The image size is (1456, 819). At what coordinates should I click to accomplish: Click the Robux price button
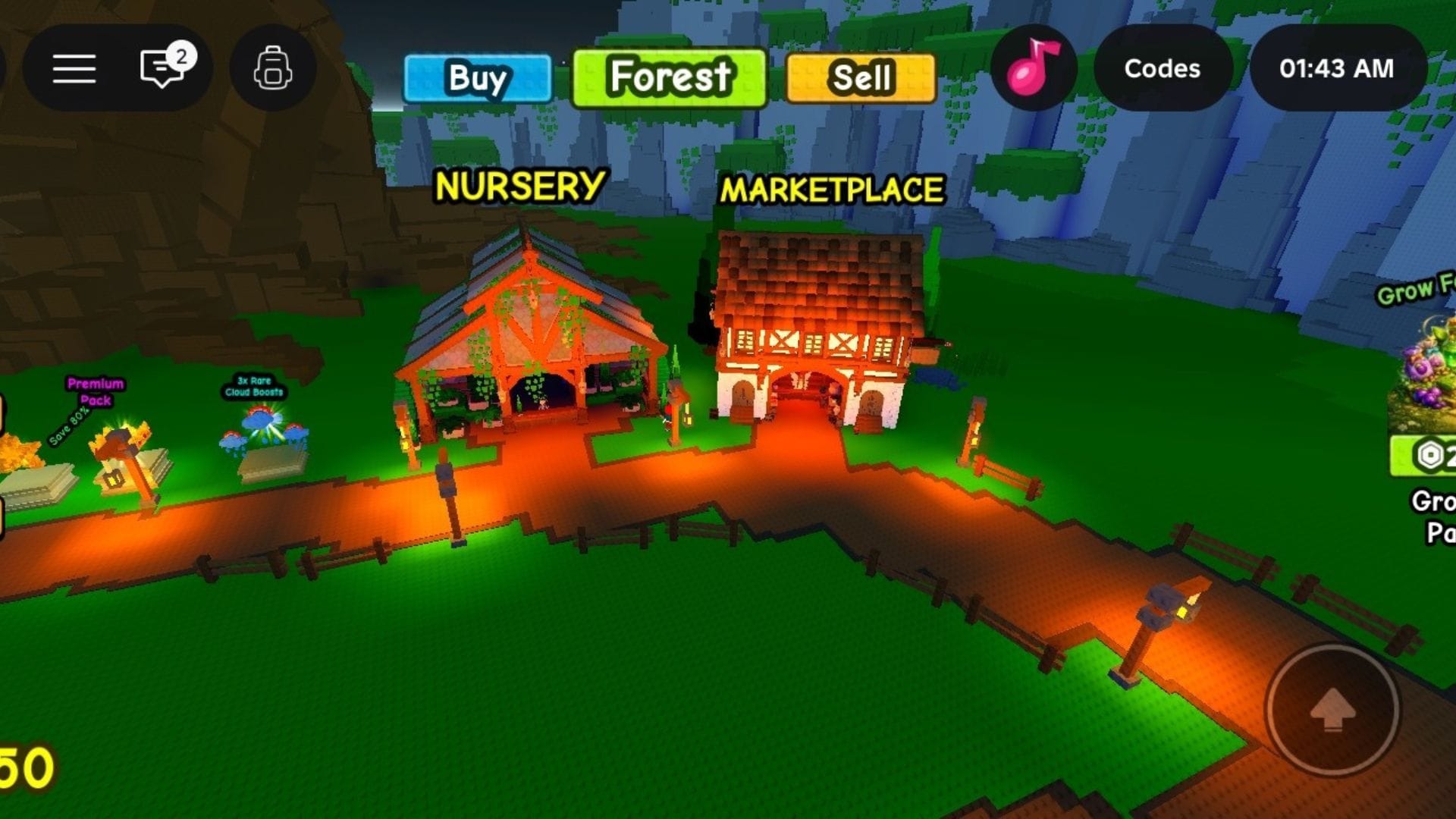coord(1426,455)
